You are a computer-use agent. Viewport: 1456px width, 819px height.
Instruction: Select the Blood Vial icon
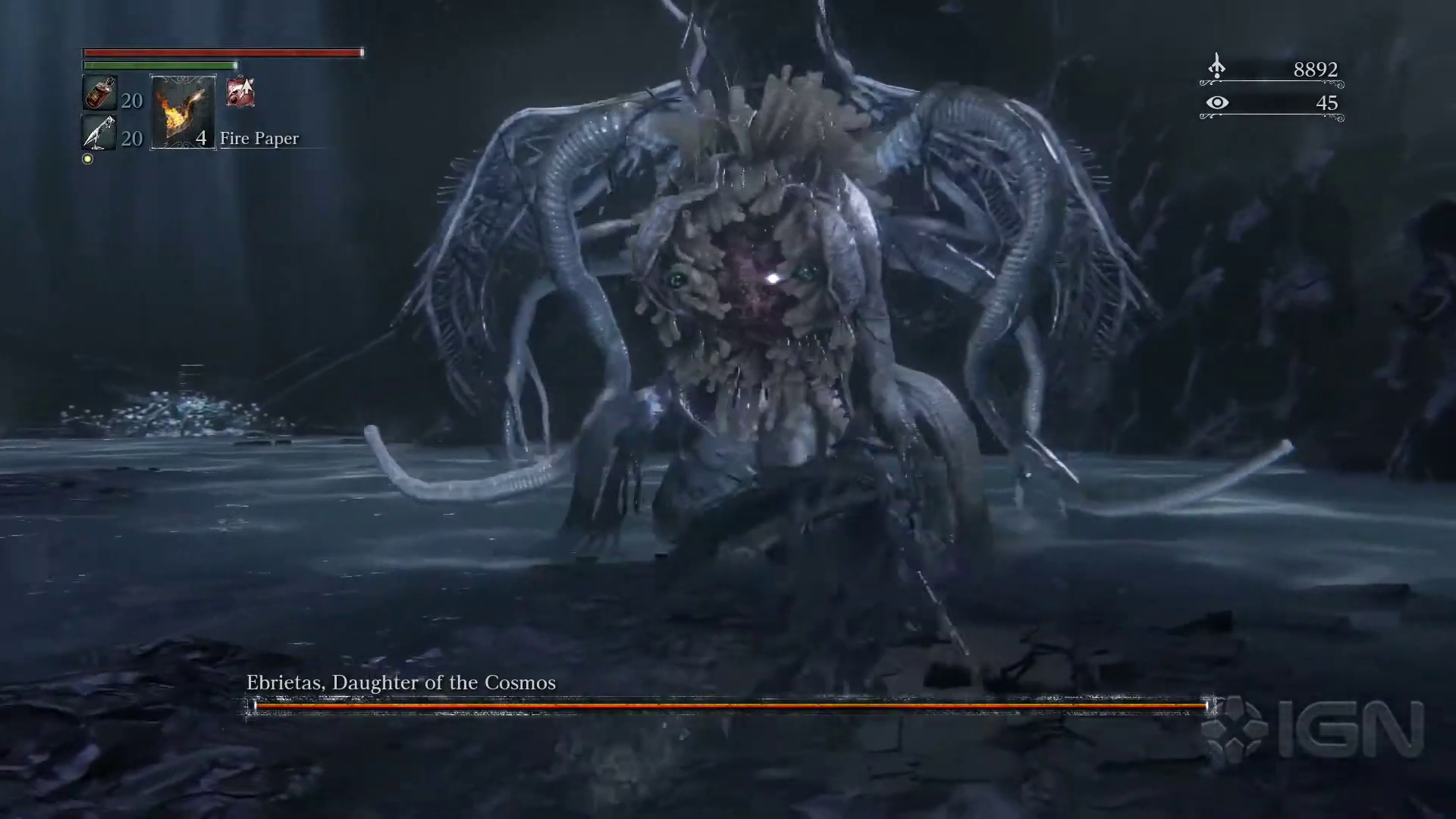point(99,93)
